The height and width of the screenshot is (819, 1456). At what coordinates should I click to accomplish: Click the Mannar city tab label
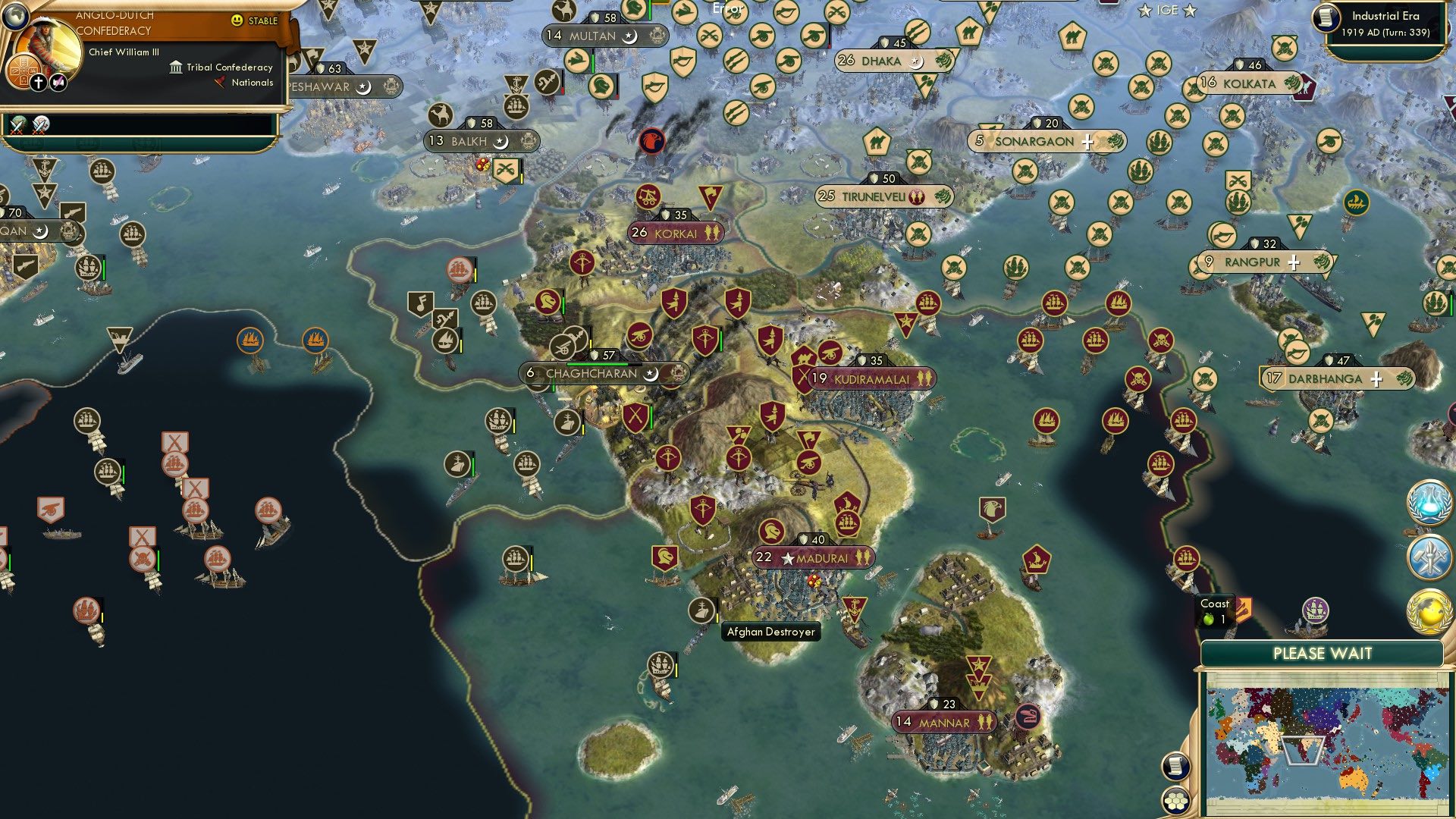[x=944, y=723]
